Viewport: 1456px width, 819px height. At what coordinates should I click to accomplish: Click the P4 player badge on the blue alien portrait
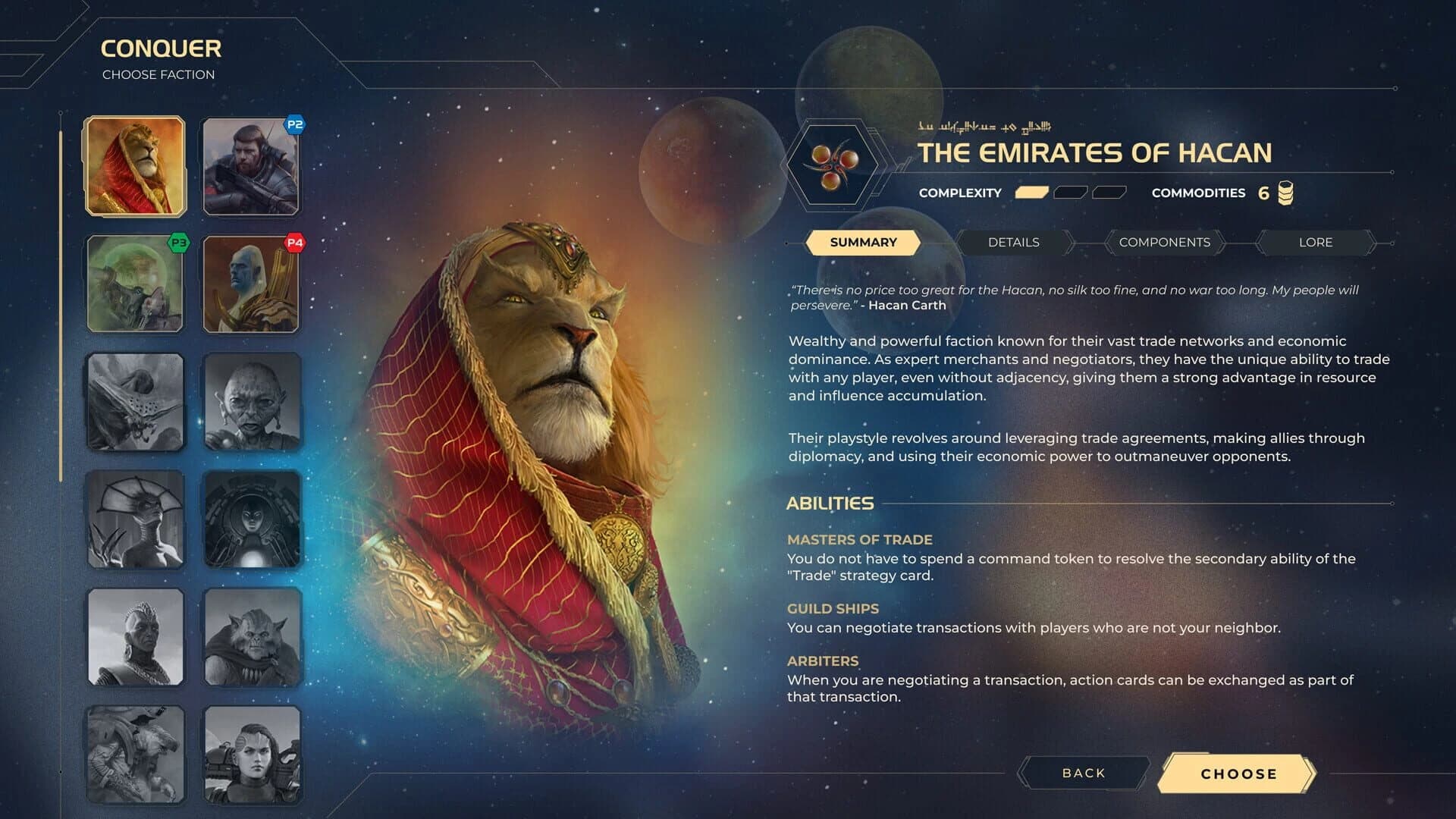point(296,243)
